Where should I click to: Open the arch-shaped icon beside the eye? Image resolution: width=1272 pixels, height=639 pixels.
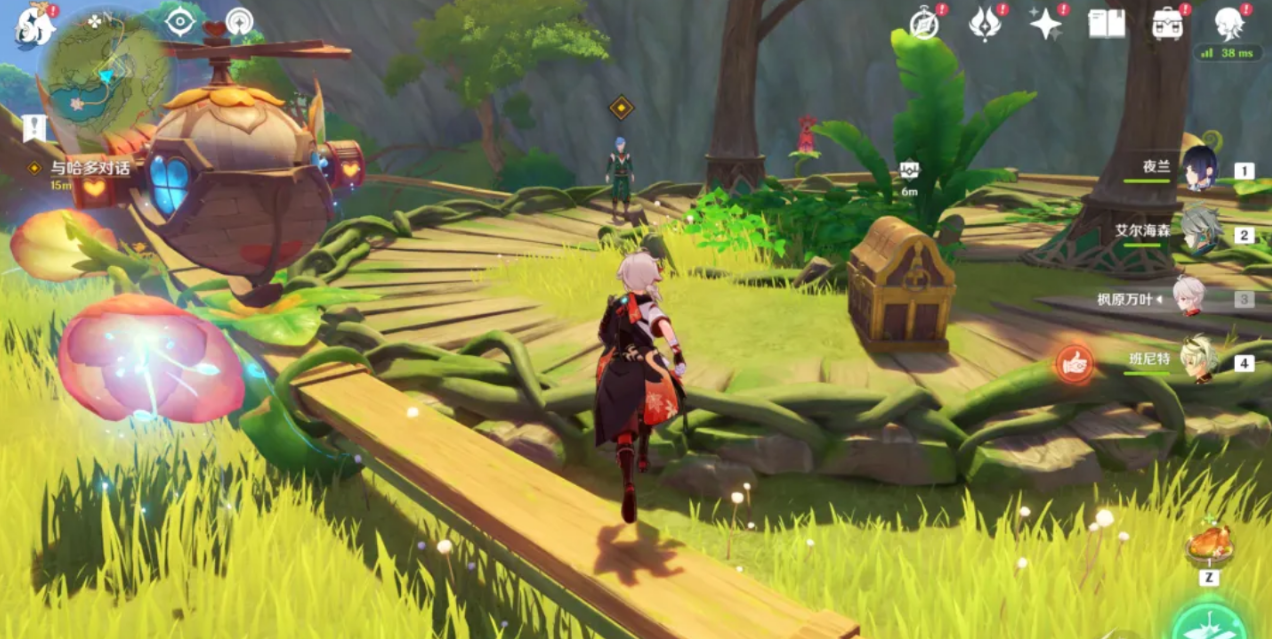pos(239,21)
